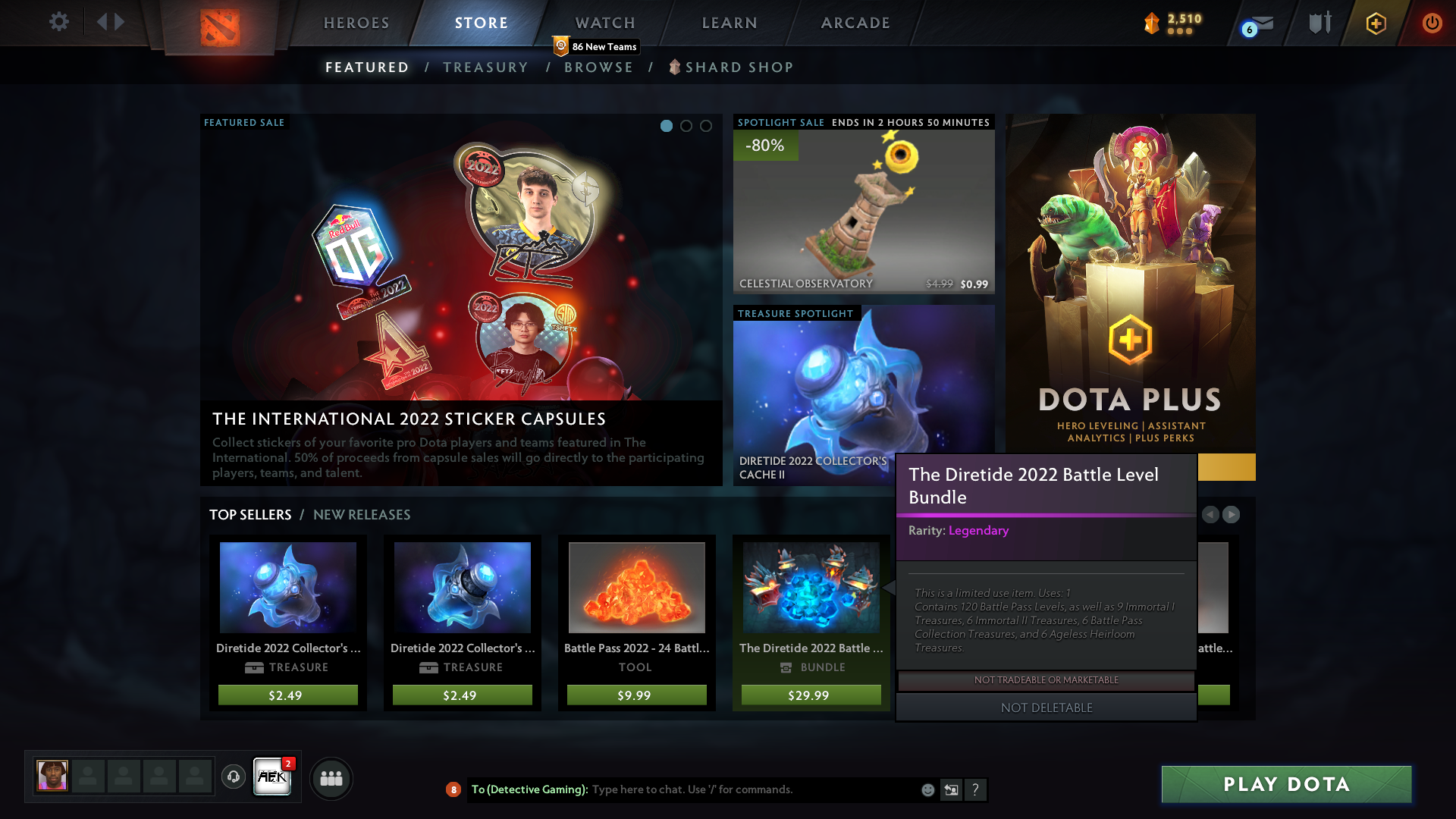Toggle forward navigation arrow beside settings
This screenshot has width=1456, height=819.
coord(118,21)
